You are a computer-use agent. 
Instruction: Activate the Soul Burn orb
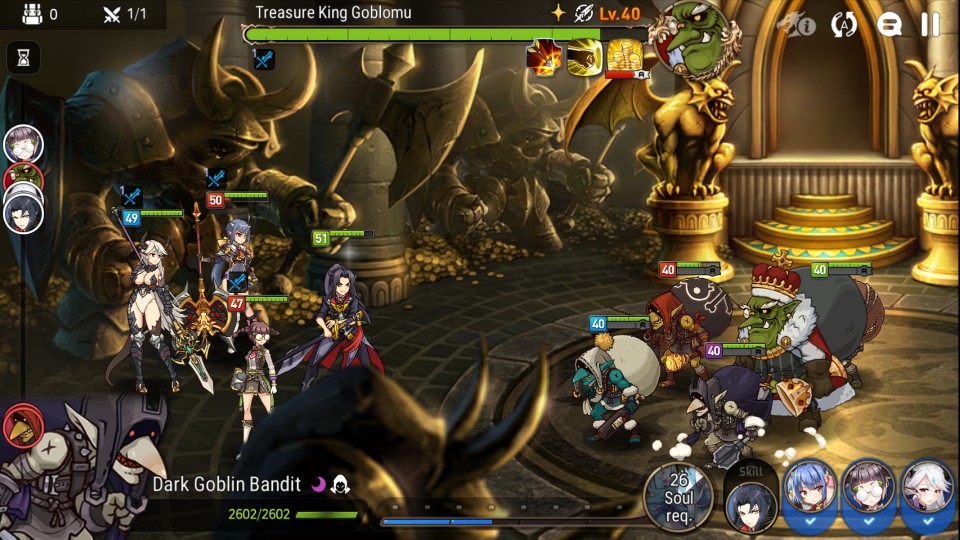[x=679, y=496]
